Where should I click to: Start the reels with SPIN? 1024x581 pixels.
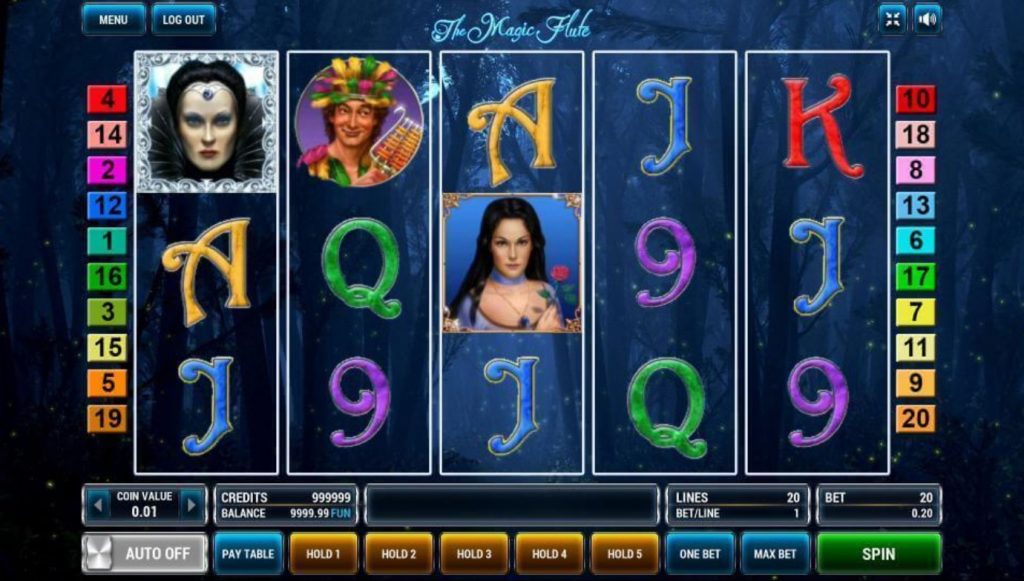[x=879, y=553]
